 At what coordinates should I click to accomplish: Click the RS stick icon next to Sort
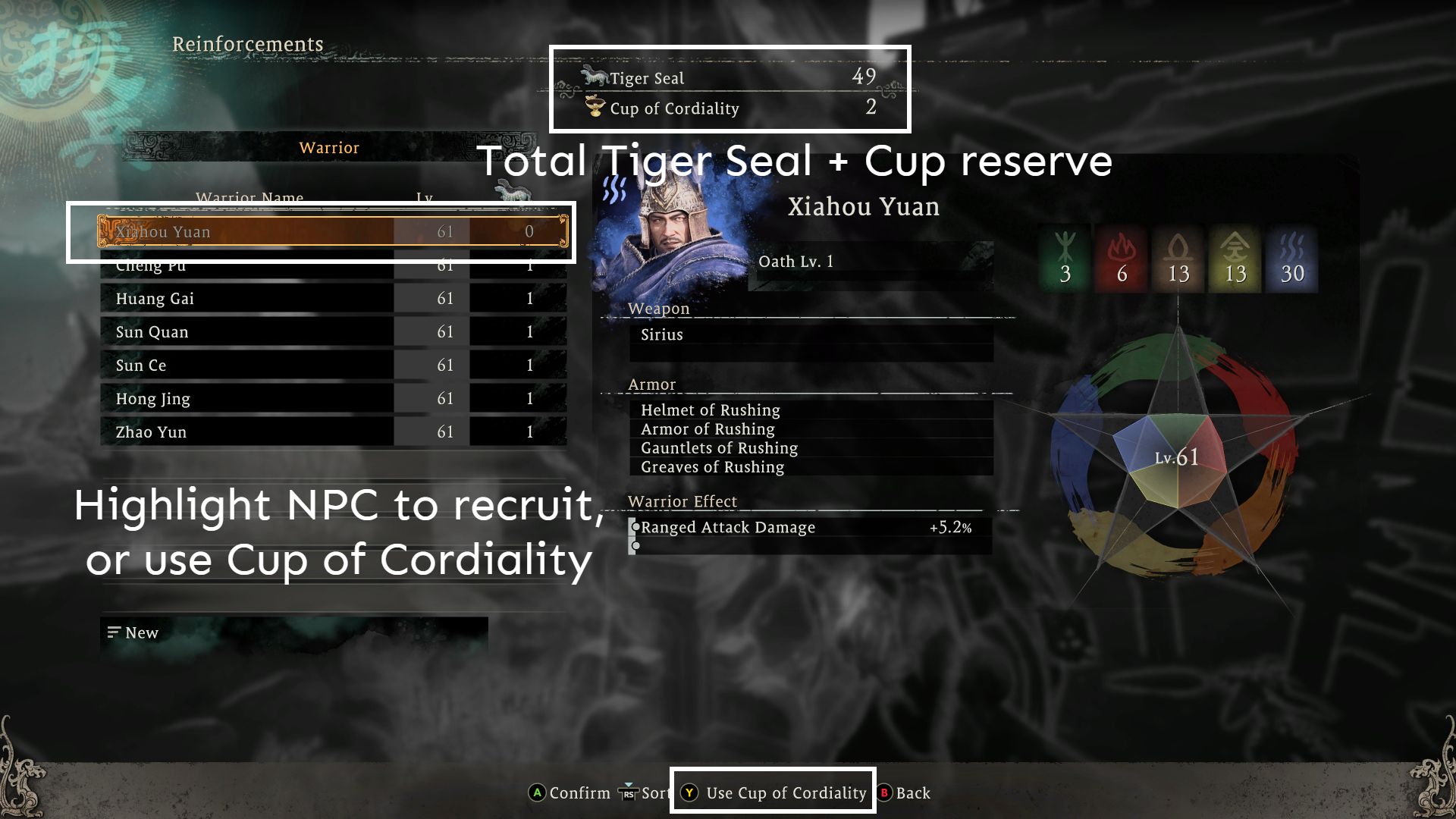[x=627, y=793]
